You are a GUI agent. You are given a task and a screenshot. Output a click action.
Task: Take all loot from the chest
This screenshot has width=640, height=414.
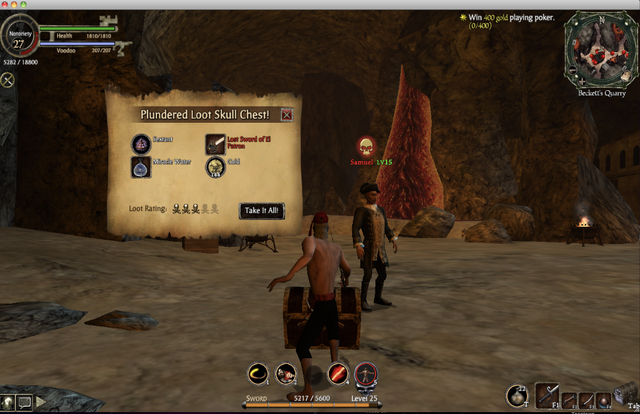(x=262, y=211)
